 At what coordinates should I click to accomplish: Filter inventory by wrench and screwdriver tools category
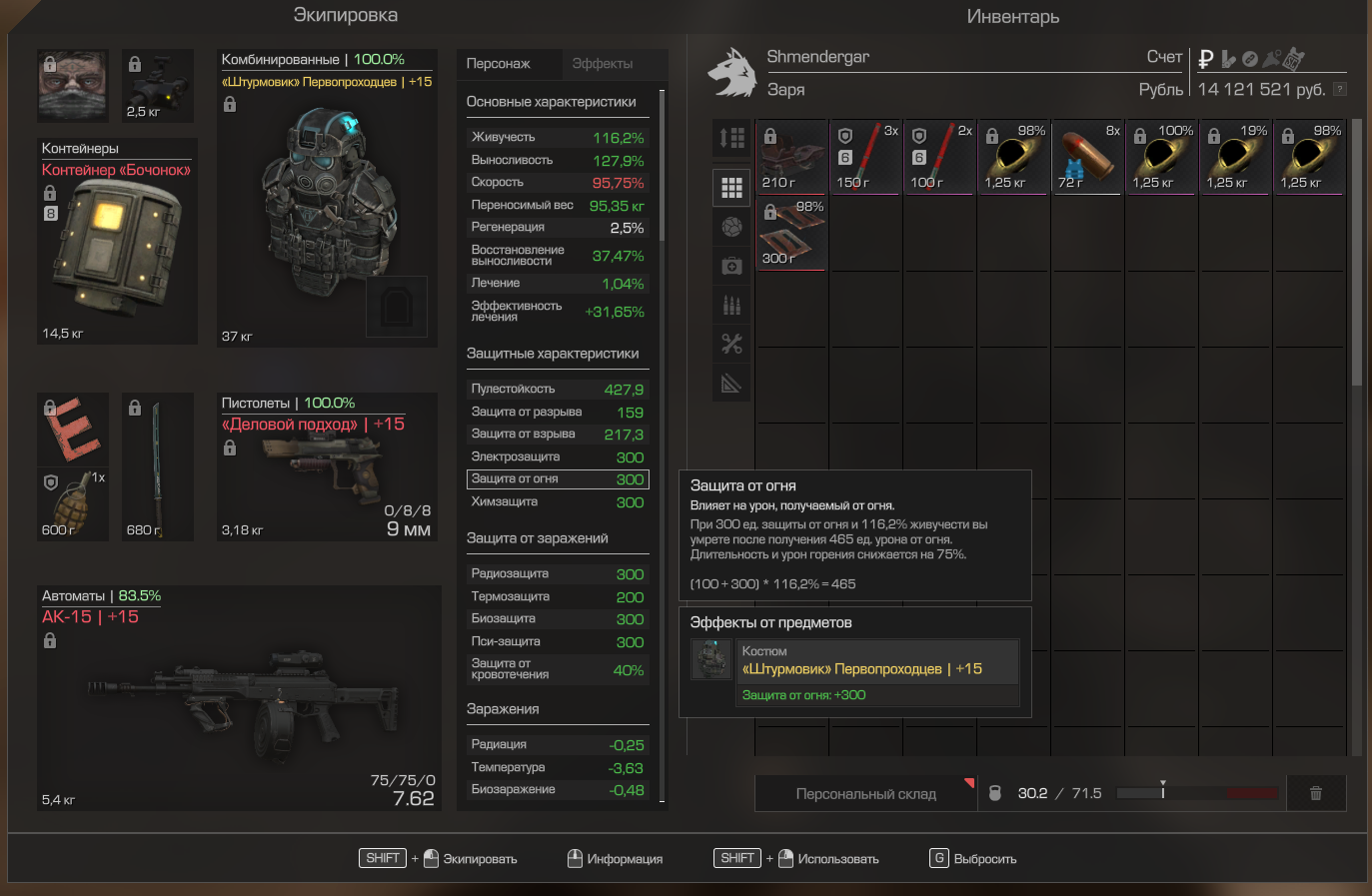(731, 345)
